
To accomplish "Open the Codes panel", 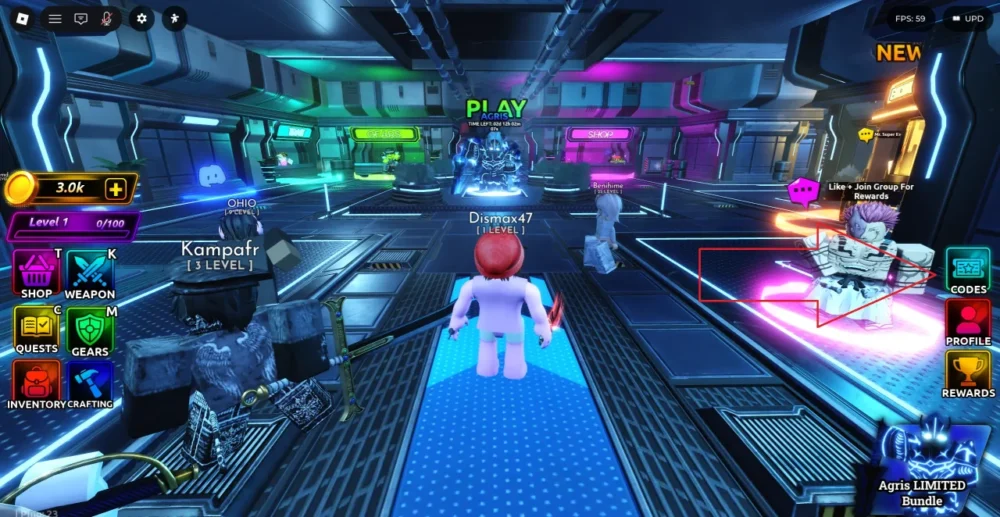I will [x=967, y=269].
